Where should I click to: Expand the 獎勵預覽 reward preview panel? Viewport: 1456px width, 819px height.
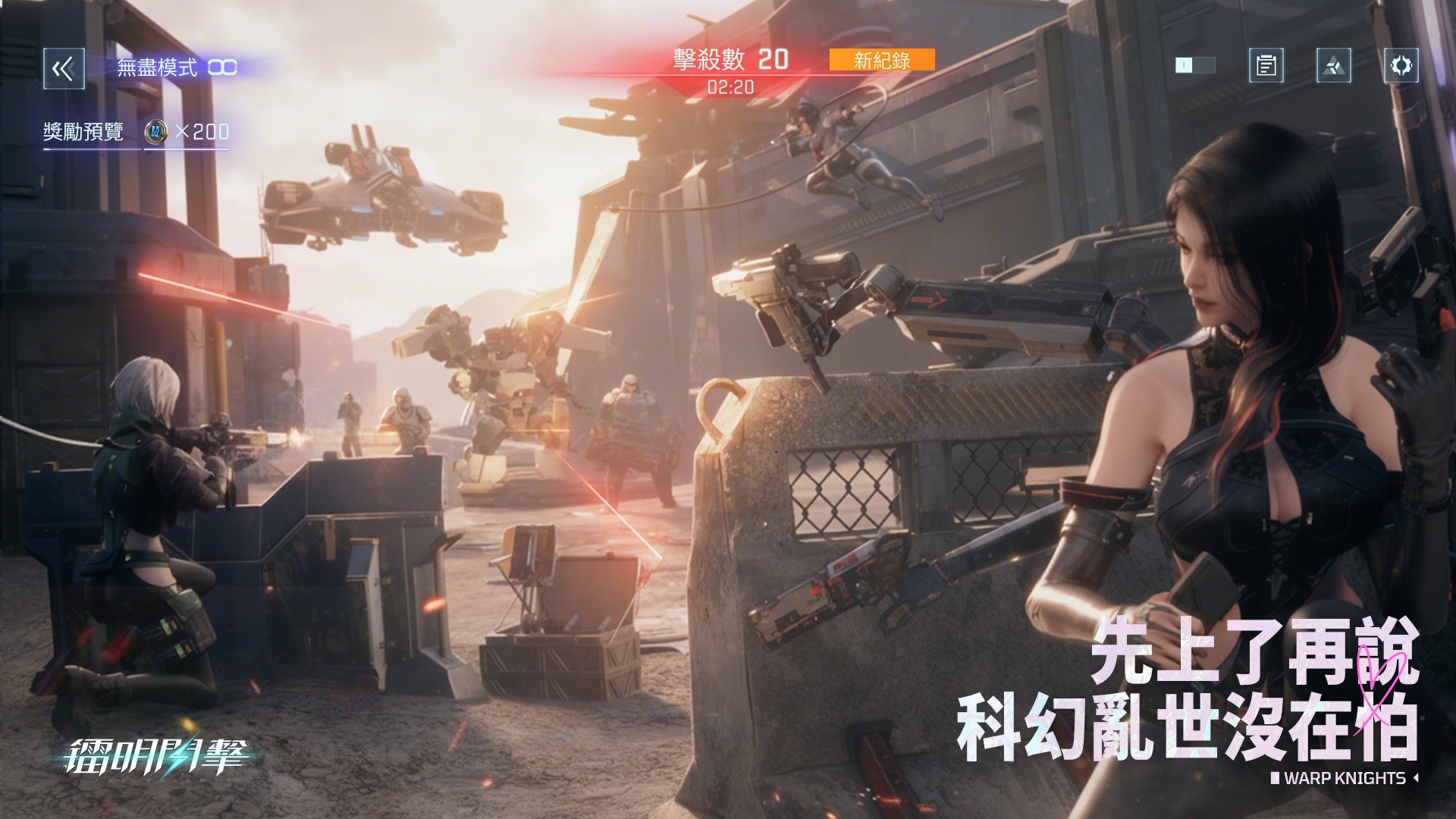[x=83, y=130]
